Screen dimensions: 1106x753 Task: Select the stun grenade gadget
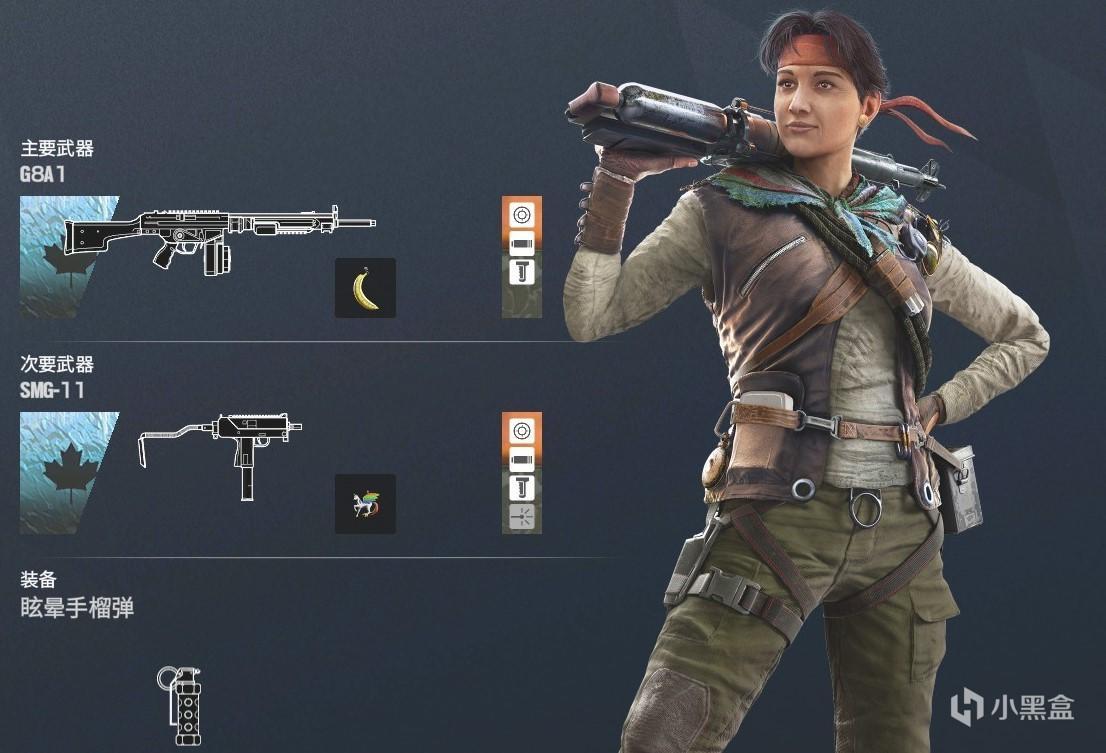coord(181,705)
